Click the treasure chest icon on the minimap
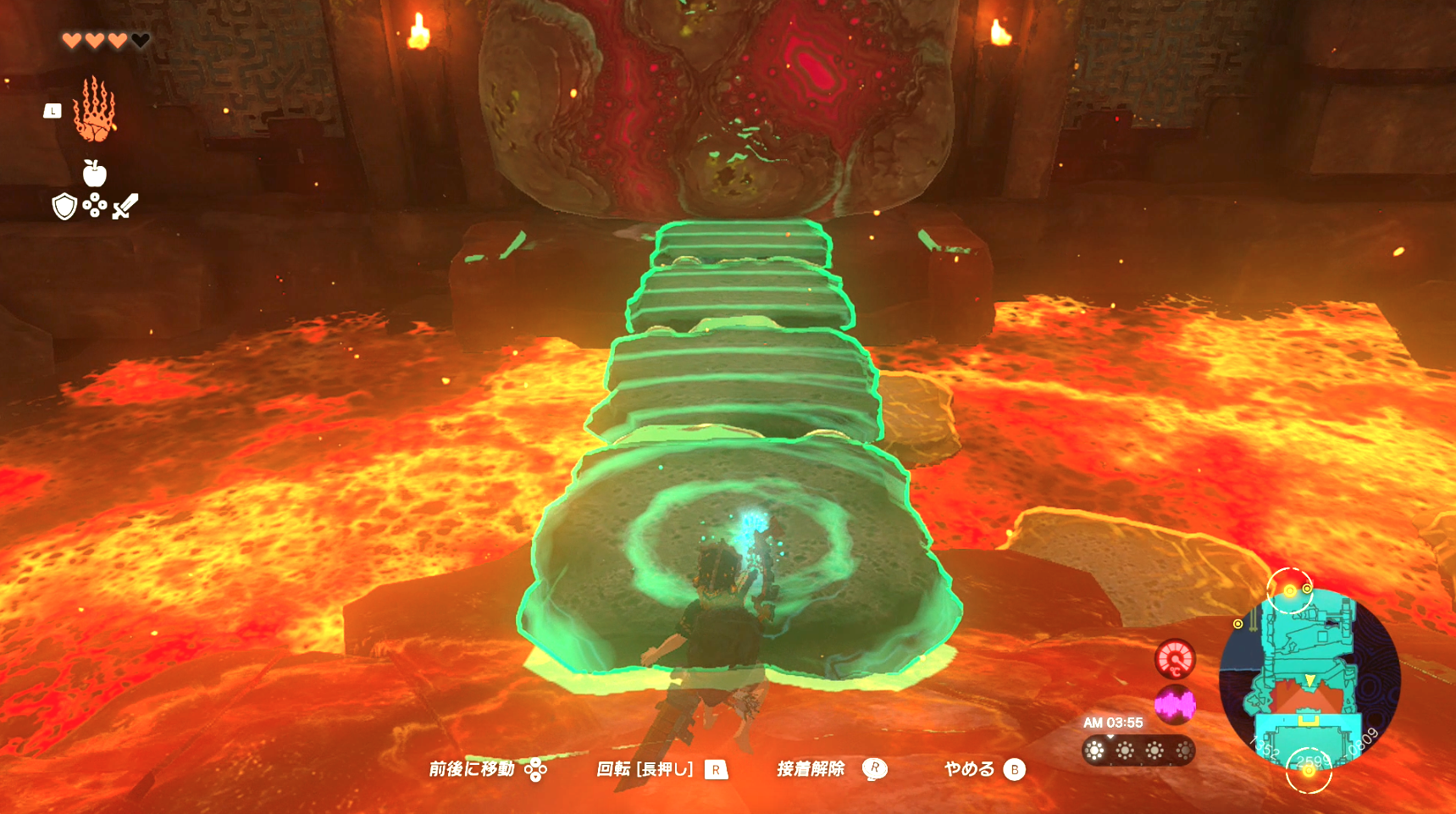The height and width of the screenshot is (814, 1456). [1308, 721]
